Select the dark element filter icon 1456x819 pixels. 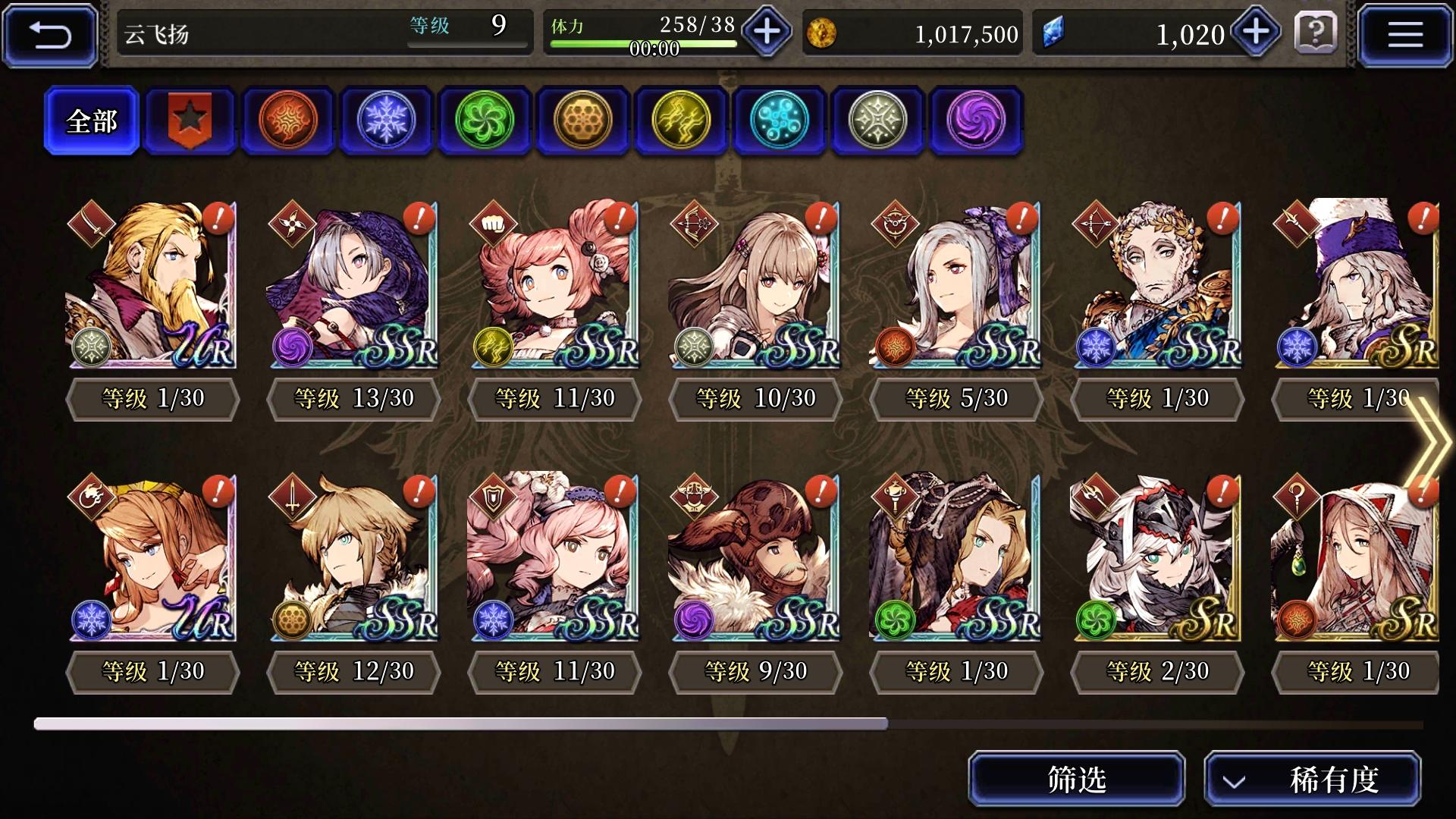pos(975,121)
